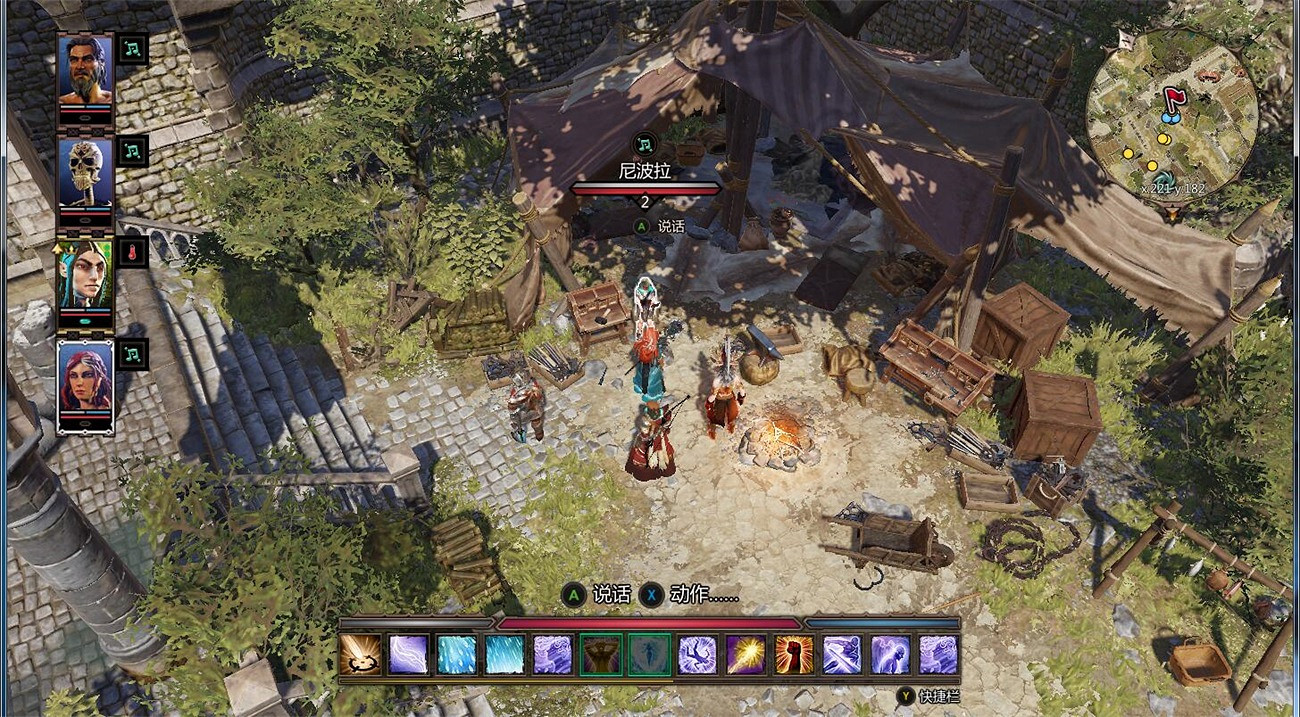Choose the green-hooded elf portrait
The height and width of the screenshot is (717, 1300).
pyautogui.click(x=85, y=276)
